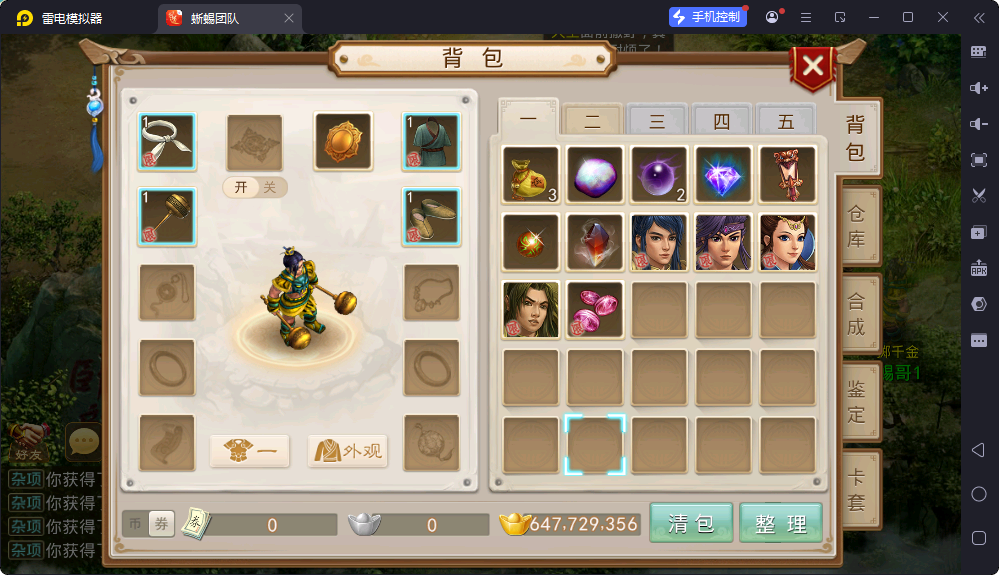Click the 手机控制 phone control button

click(708, 17)
